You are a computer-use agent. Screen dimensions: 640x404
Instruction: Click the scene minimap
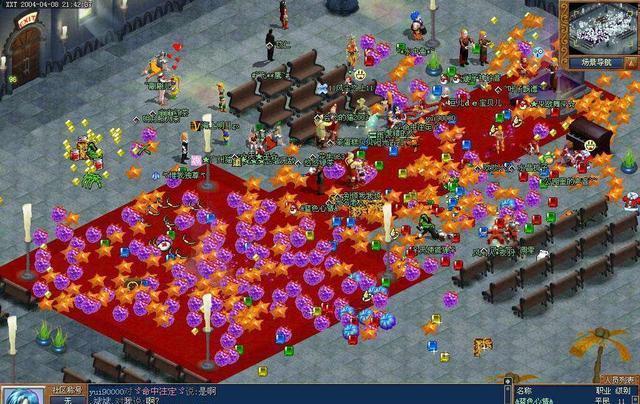[x=601, y=27]
